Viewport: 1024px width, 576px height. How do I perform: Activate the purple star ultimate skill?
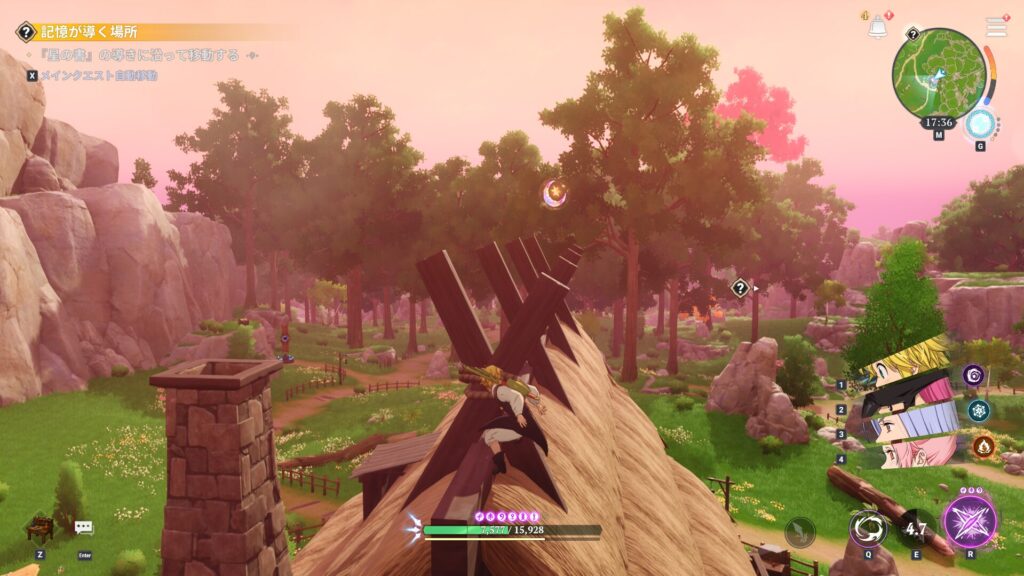tap(970, 523)
